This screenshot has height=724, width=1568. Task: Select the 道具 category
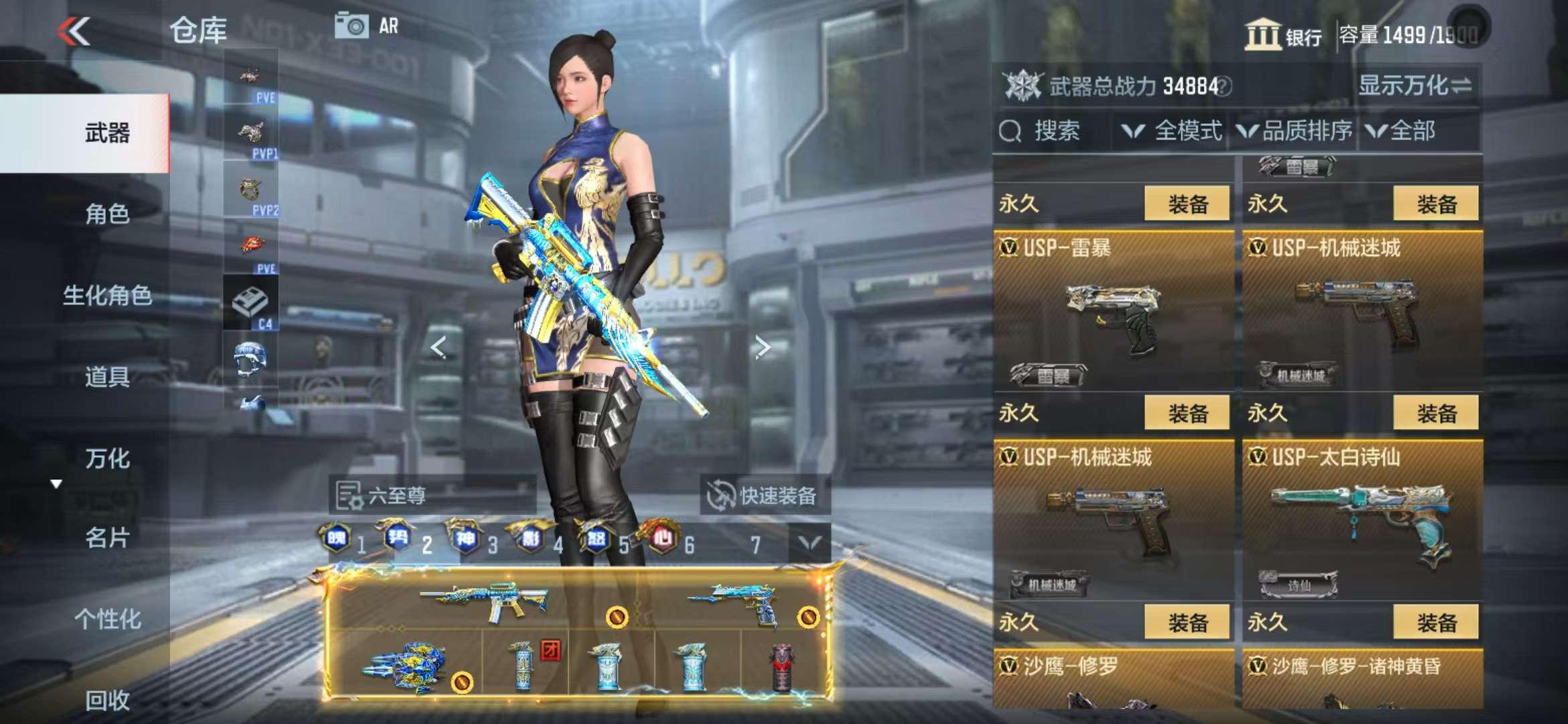point(107,377)
